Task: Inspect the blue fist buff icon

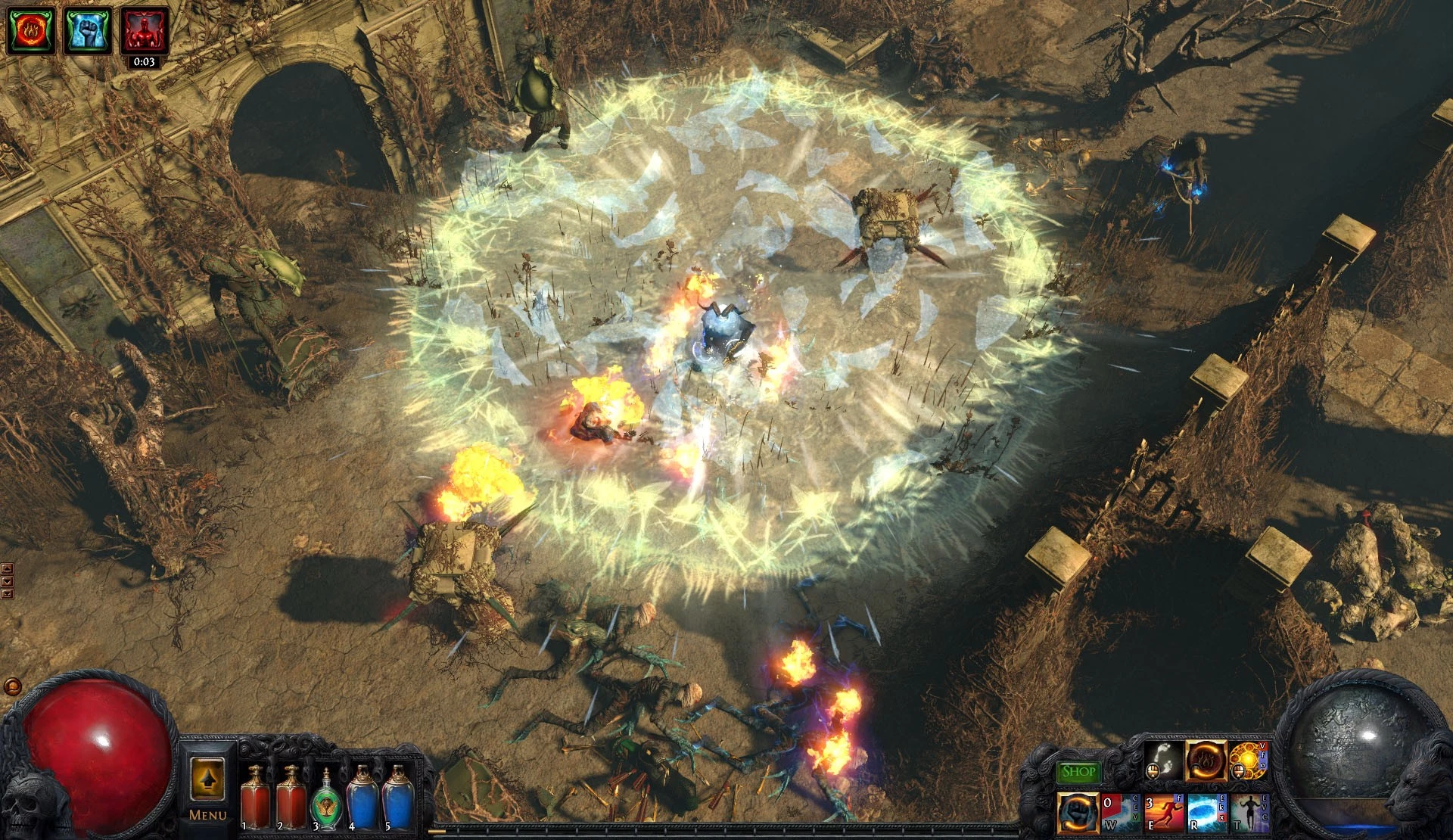Action: pos(88,30)
